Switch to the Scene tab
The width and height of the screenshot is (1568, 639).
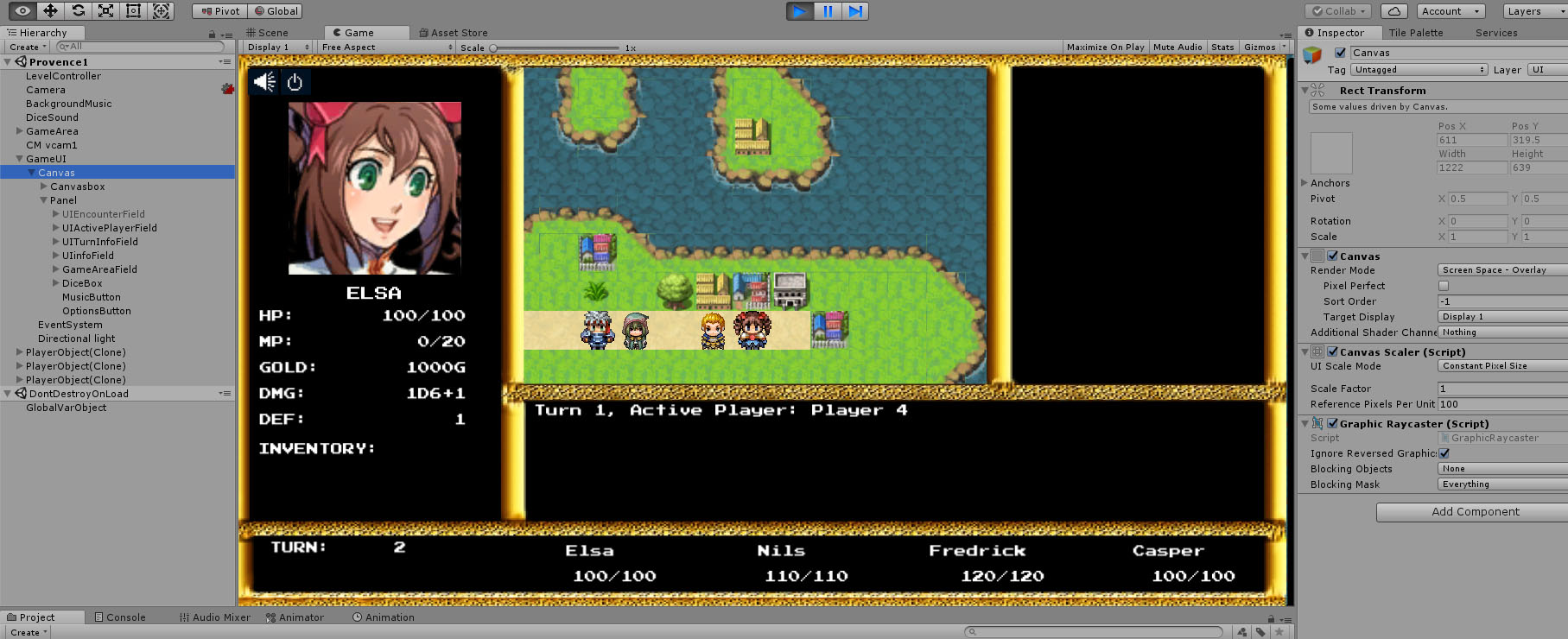(x=273, y=32)
